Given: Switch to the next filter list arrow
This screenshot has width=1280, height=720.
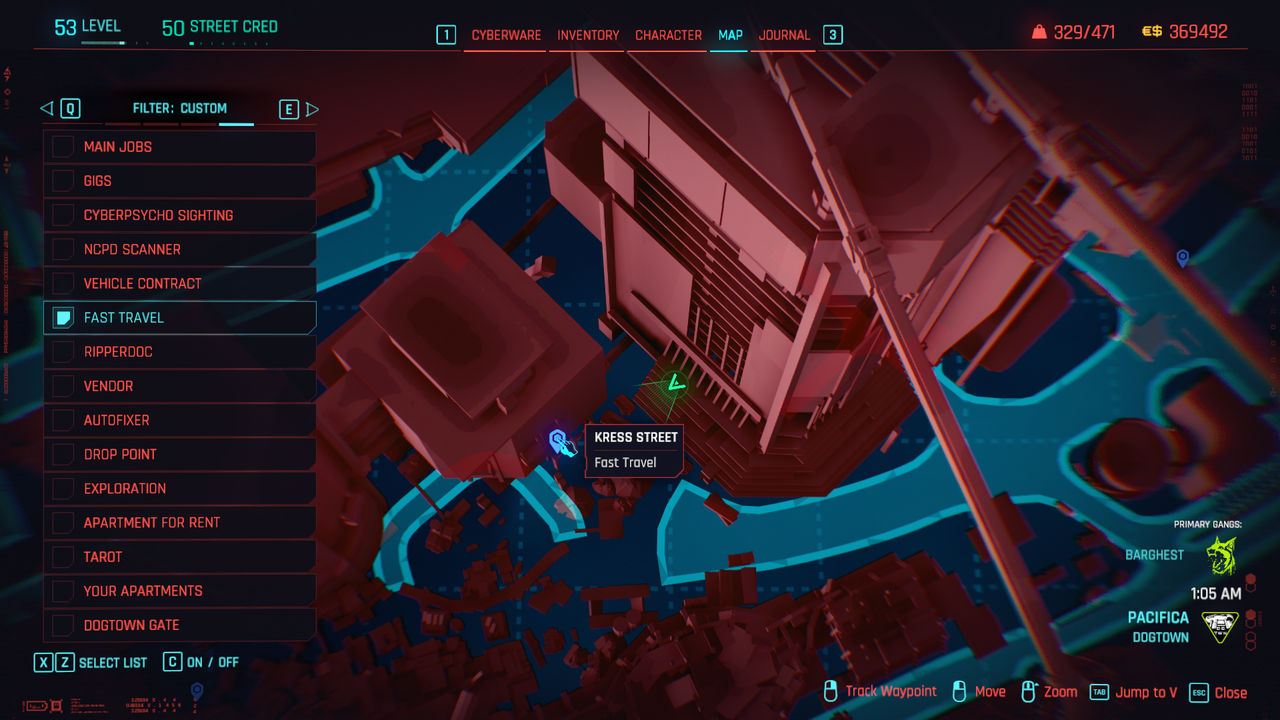Looking at the screenshot, I should [312, 109].
